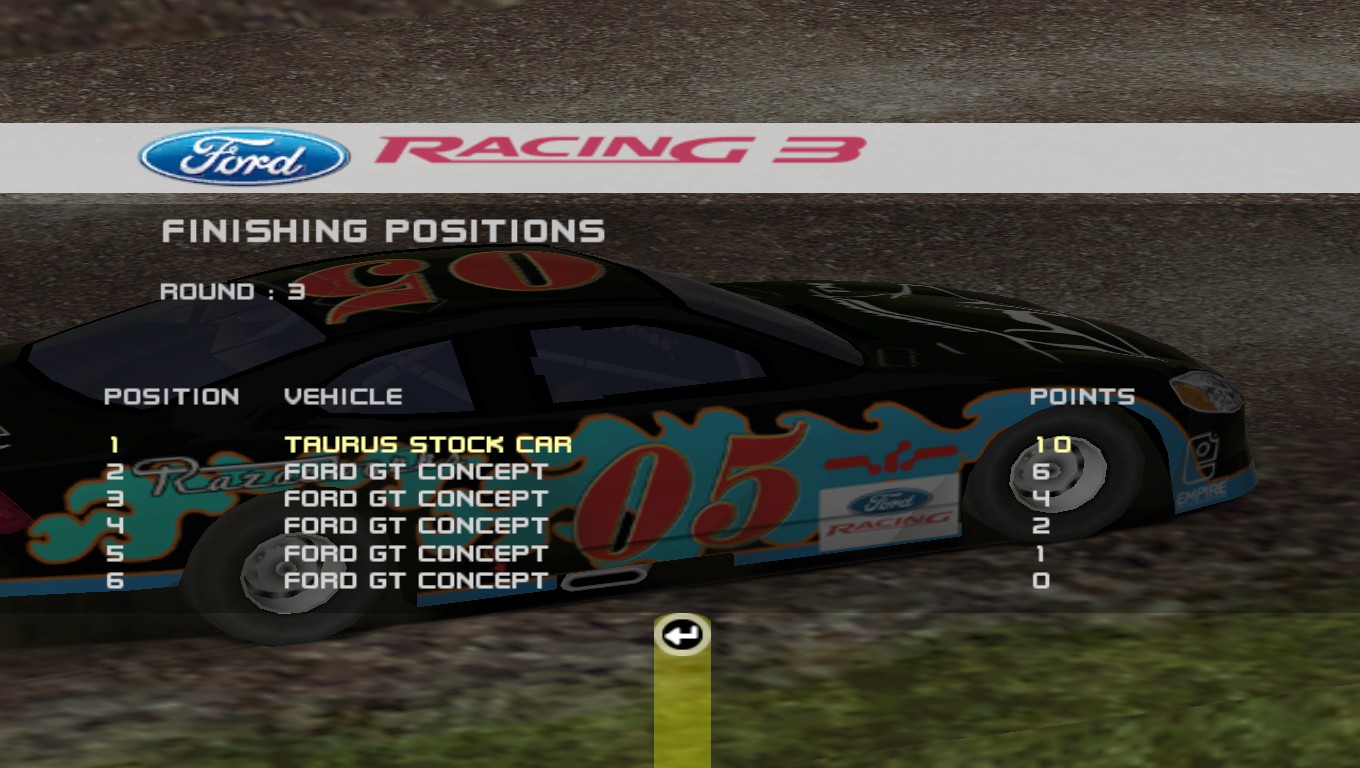The height and width of the screenshot is (768, 1360).
Task: Click the yellow vertical banner below the arrow
Action: (681, 710)
